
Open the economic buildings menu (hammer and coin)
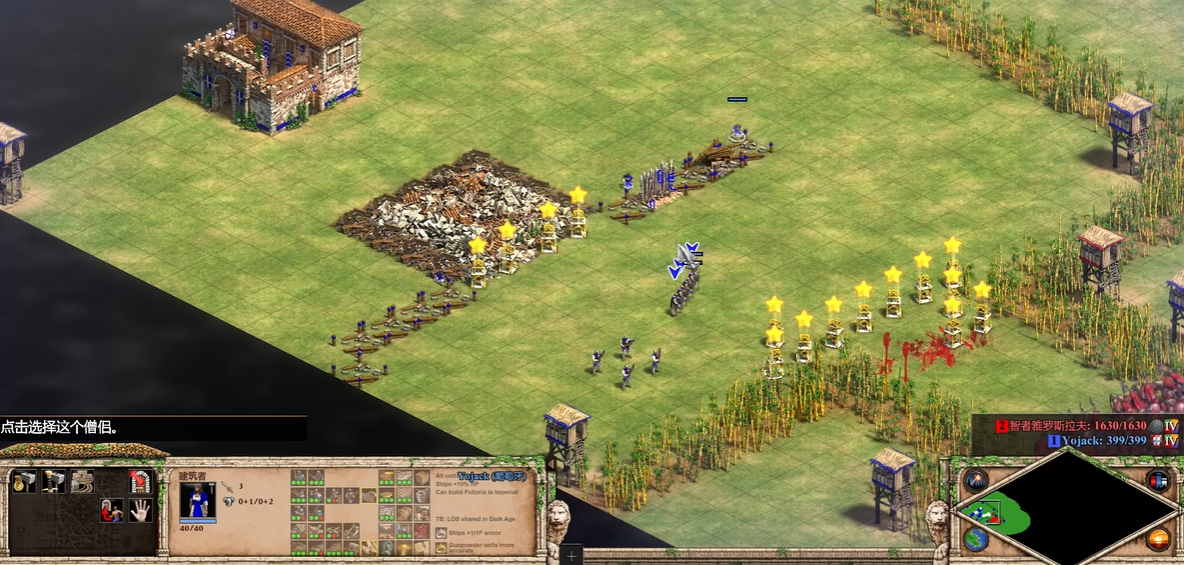[23, 481]
